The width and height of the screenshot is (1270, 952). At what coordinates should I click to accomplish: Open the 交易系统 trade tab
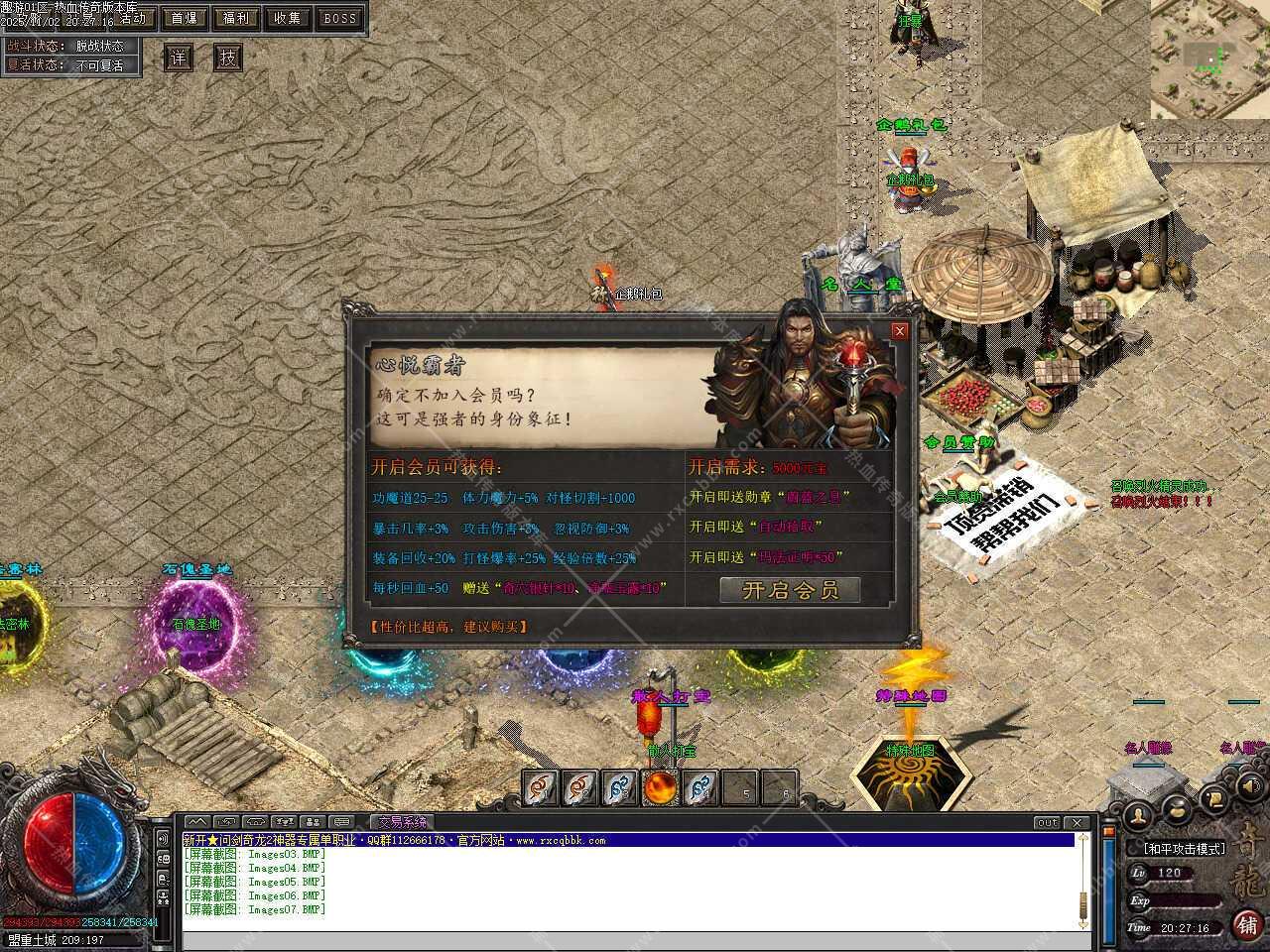[x=401, y=822]
